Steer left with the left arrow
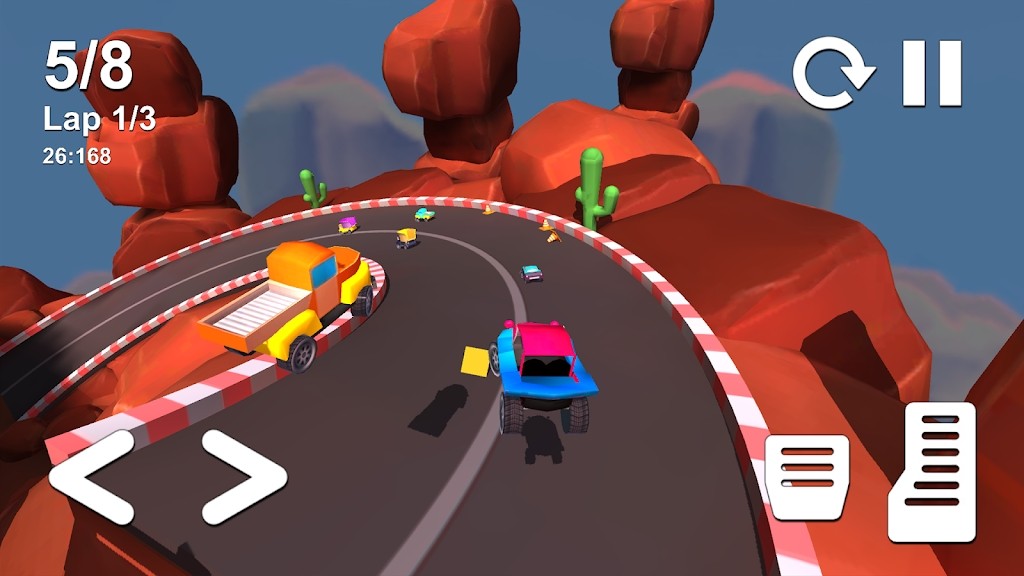 pos(91,477)
